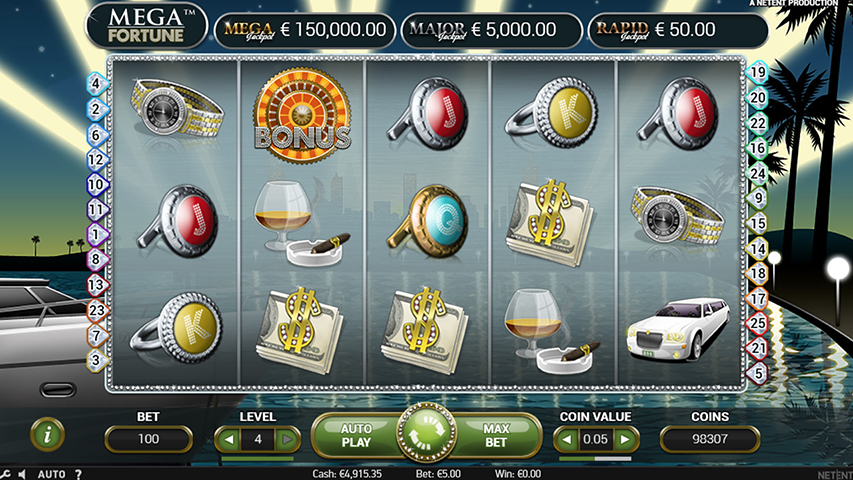Select bet line 4 marker

click(96, 84)
